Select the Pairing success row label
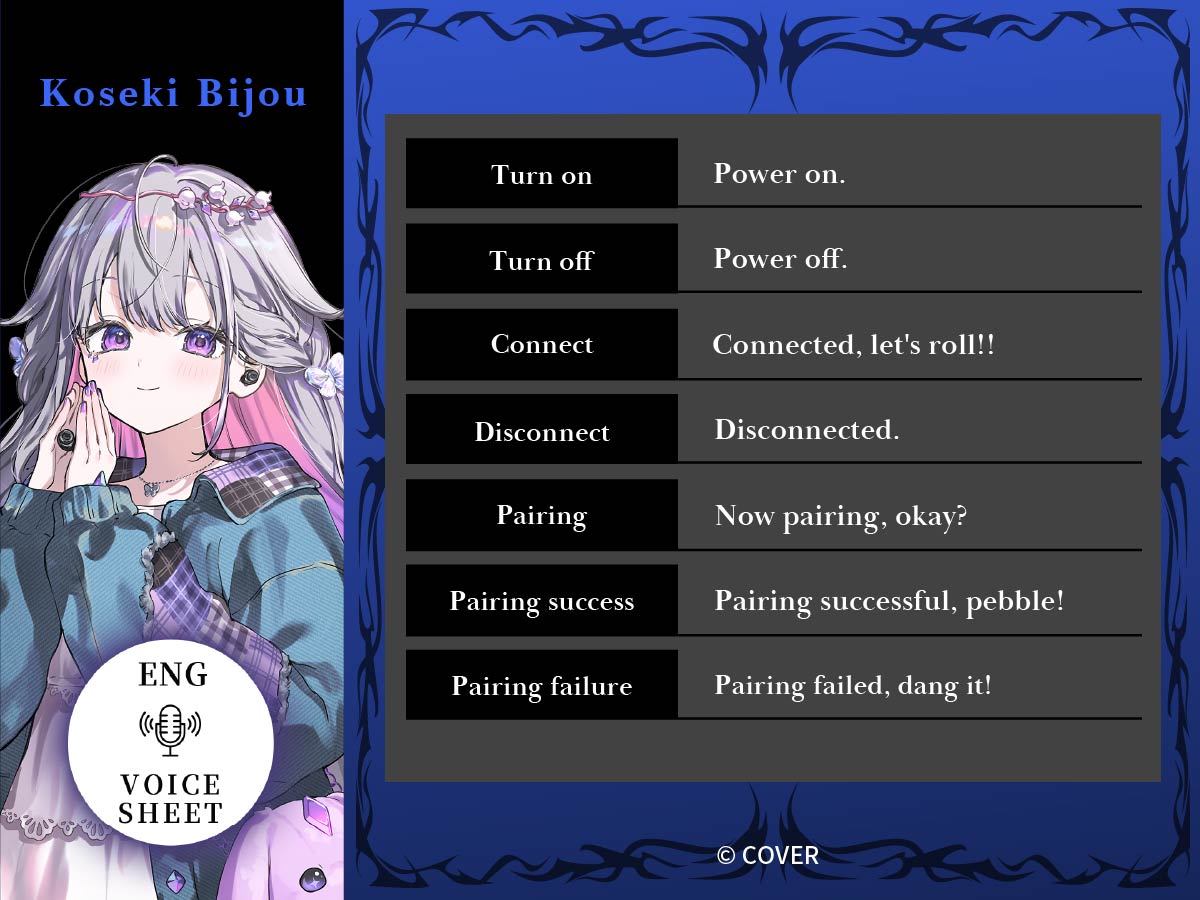Screen dimensions: 1200x900 [542, 601]
